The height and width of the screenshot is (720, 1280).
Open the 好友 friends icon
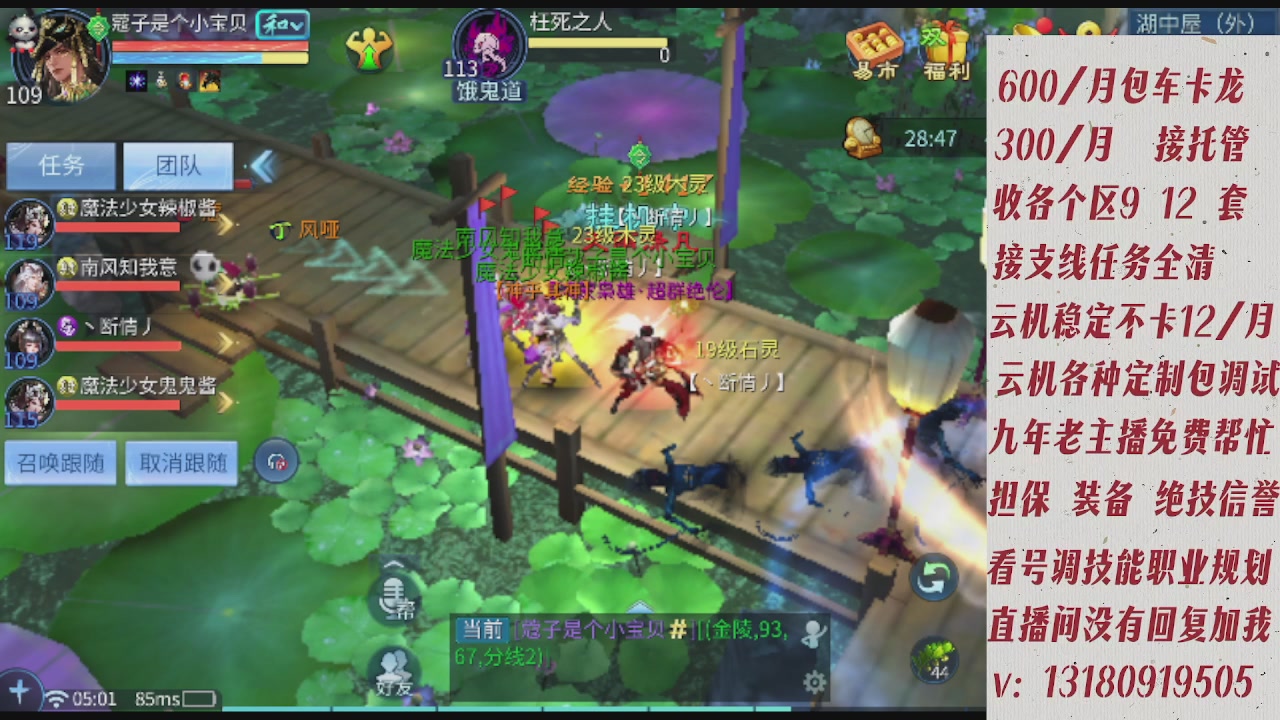[x=394, y=663]
